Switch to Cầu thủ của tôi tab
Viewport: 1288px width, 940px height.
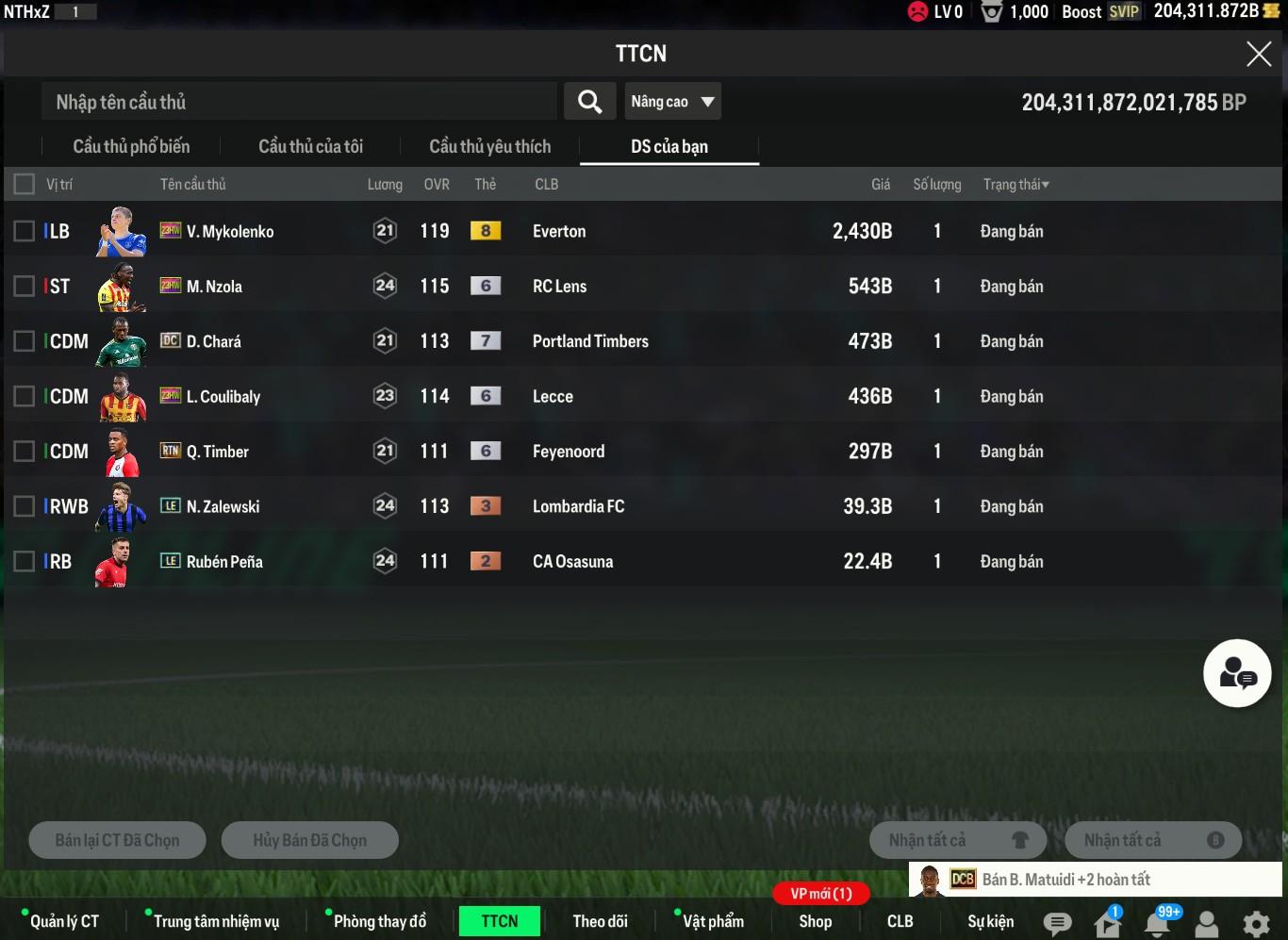click(x=310, y=146)
